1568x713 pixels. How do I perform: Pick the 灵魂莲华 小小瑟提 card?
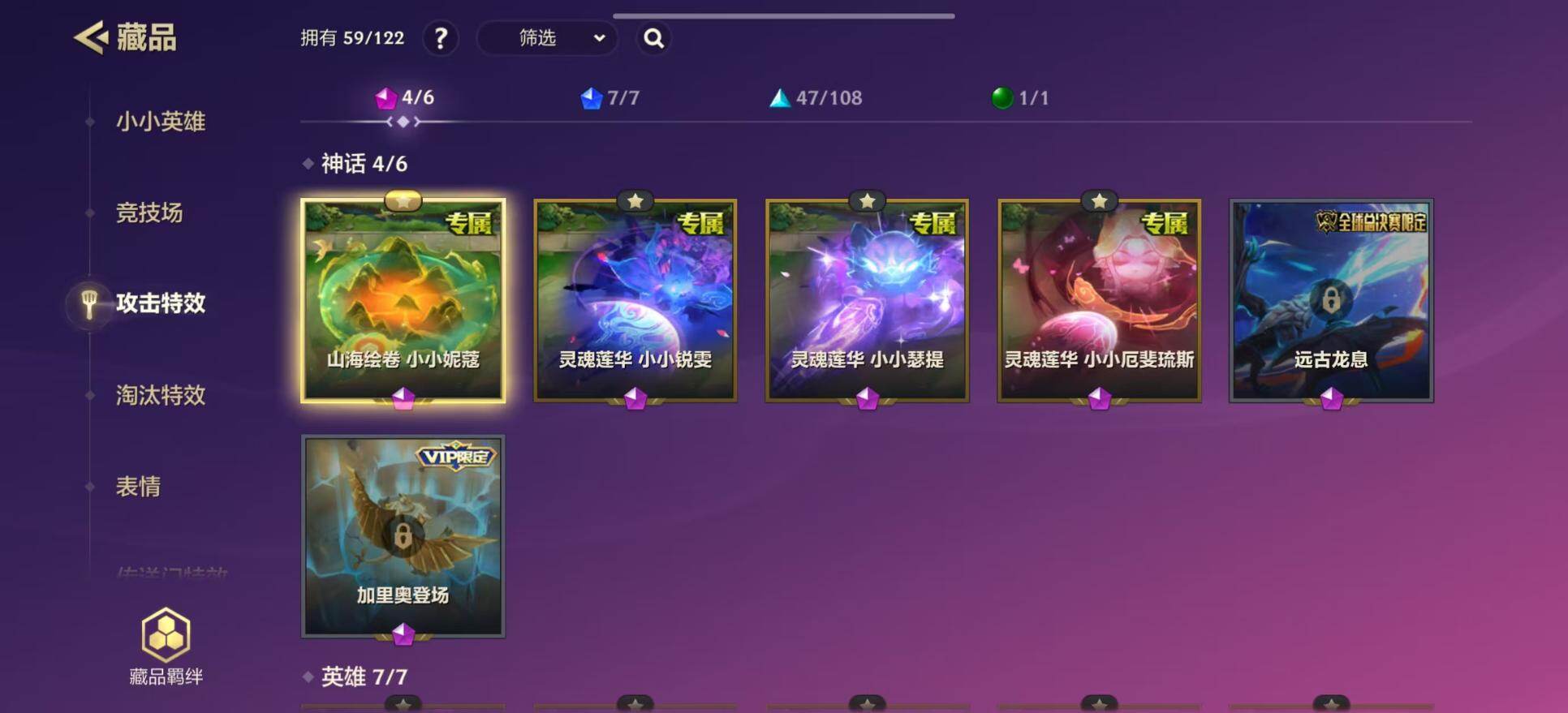click(x=868, y=301)
